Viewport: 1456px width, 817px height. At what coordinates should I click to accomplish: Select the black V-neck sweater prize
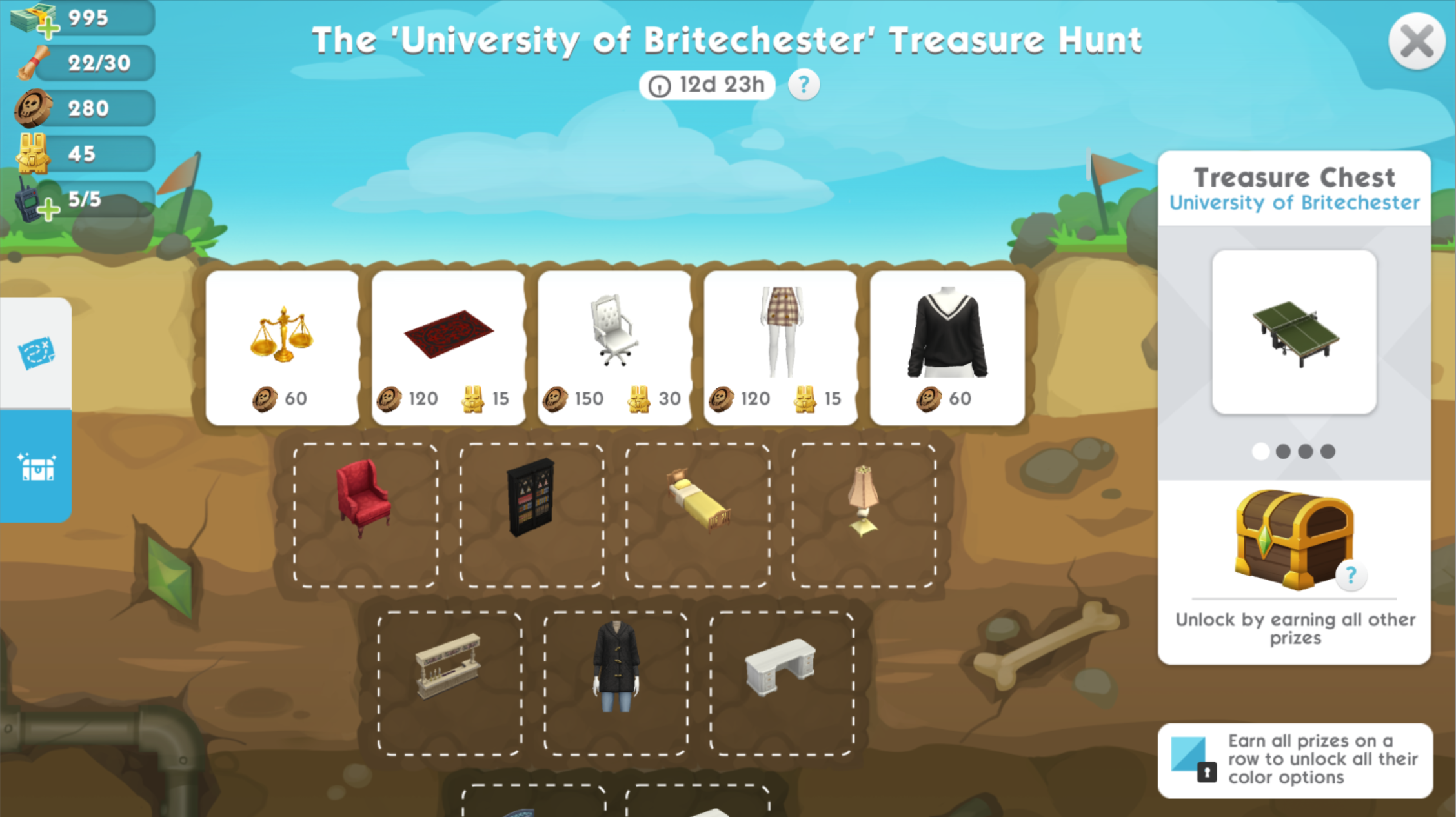(x=947, y=347)
